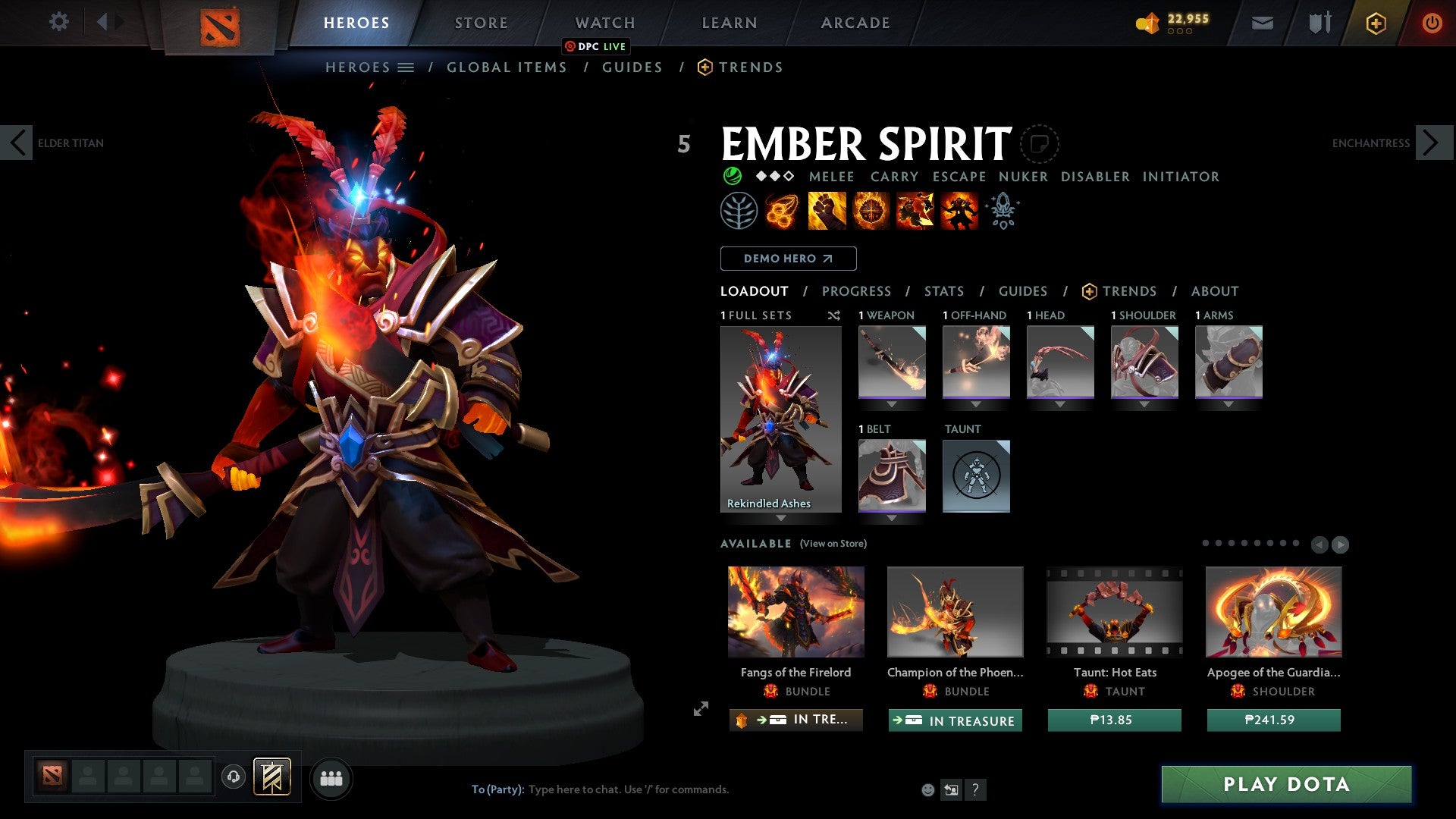This screenshot has width=1456, height=819.
Task: Click the Demo Hero button
Action: [x=788, y=259]
